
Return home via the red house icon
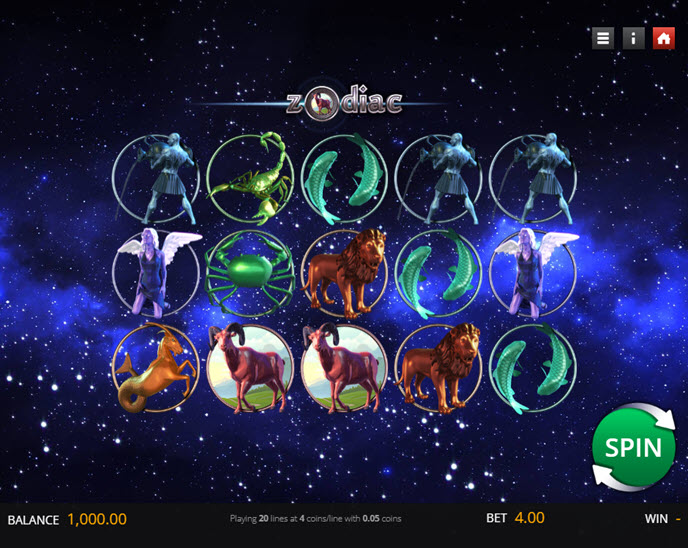tap(663, 38)
